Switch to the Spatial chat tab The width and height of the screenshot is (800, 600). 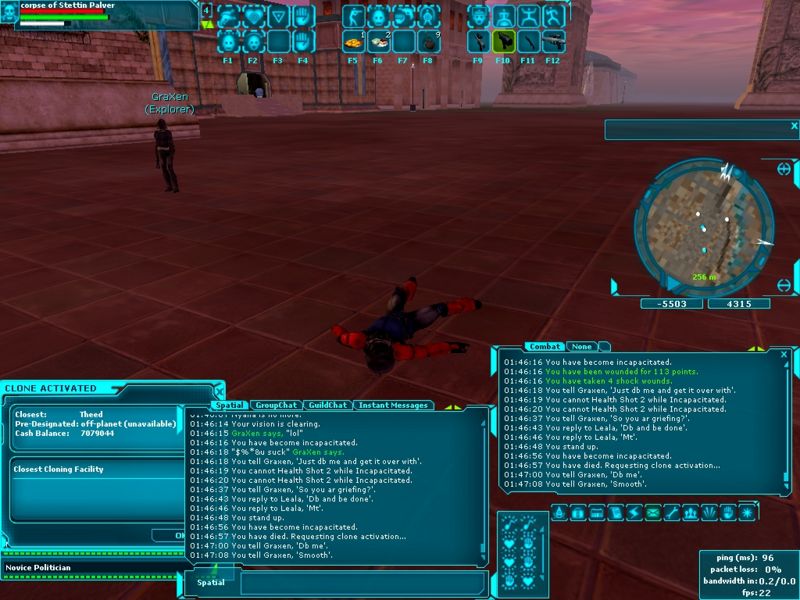[x=229, y=405]
